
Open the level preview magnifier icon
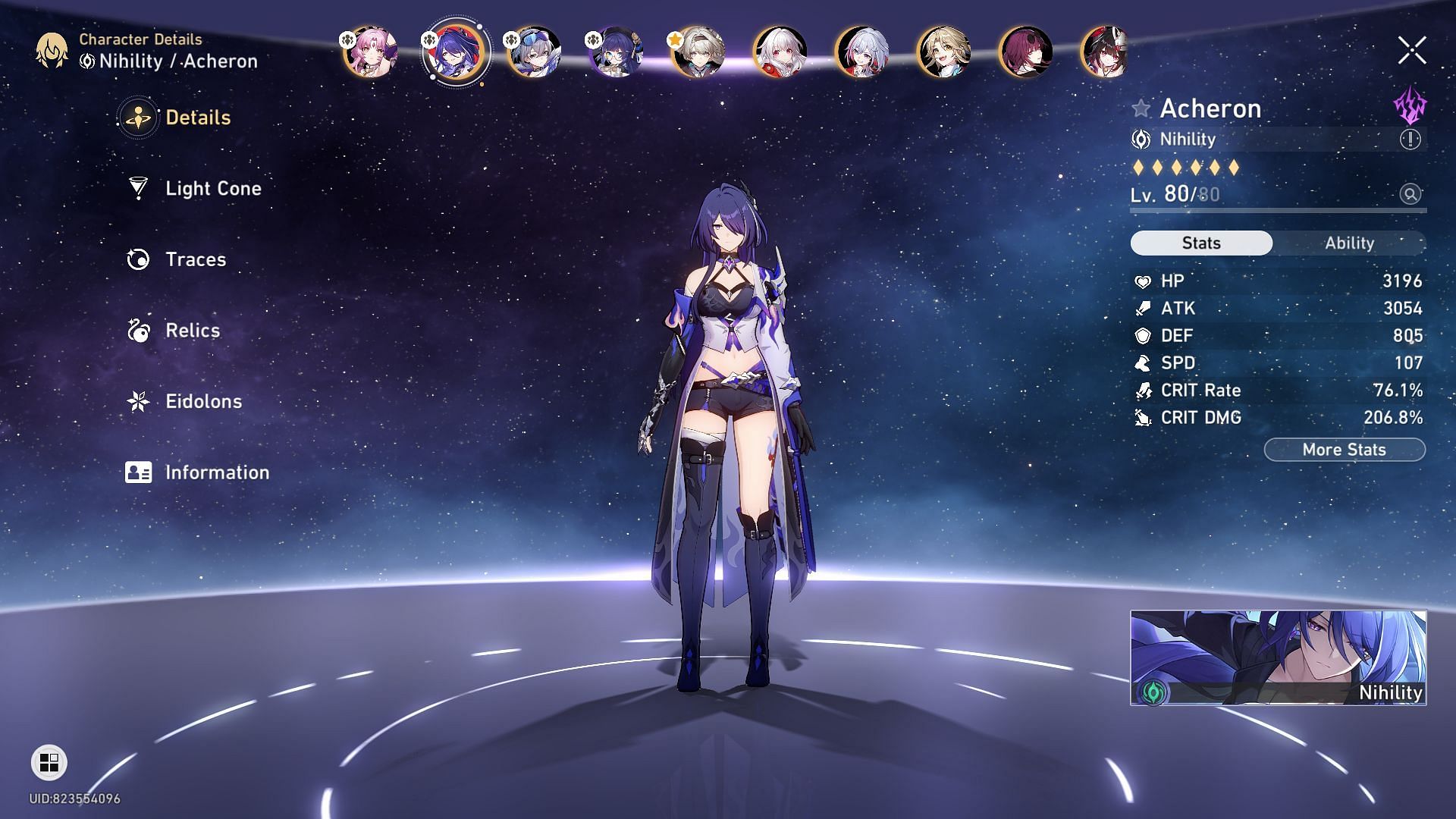tap(1410, 194)
